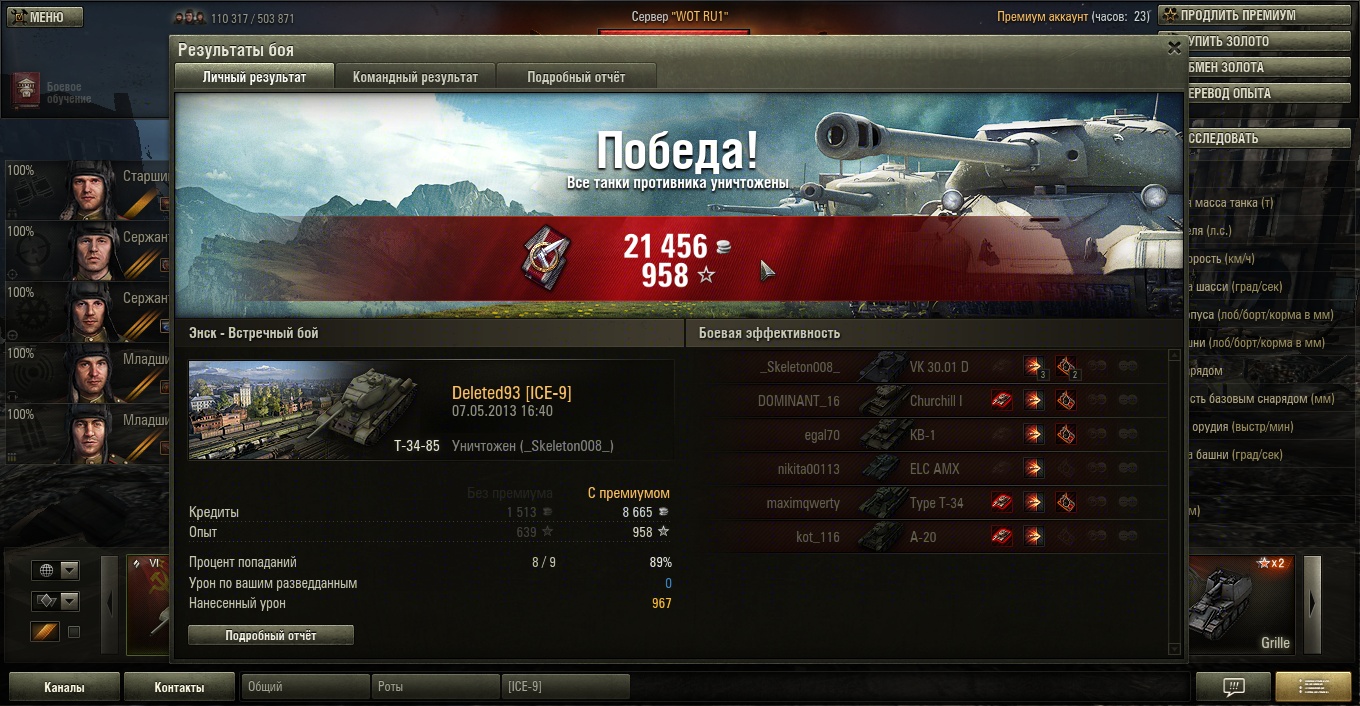The width and height of the screenshot is (1360, 706).
Task: Open the [ICE-9] clan chat tab
Action: [565, 687]
